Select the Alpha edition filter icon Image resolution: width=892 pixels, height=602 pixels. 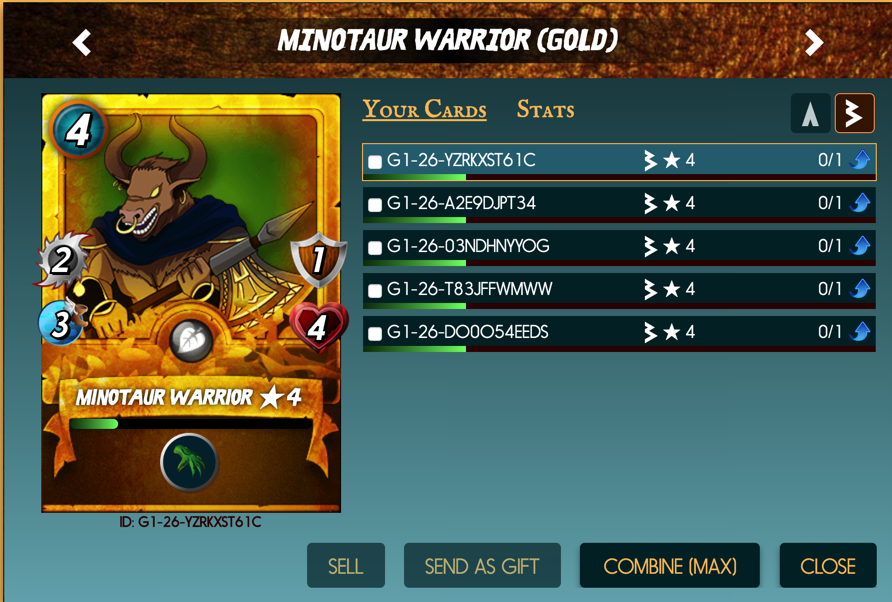(x=810, y=114)
